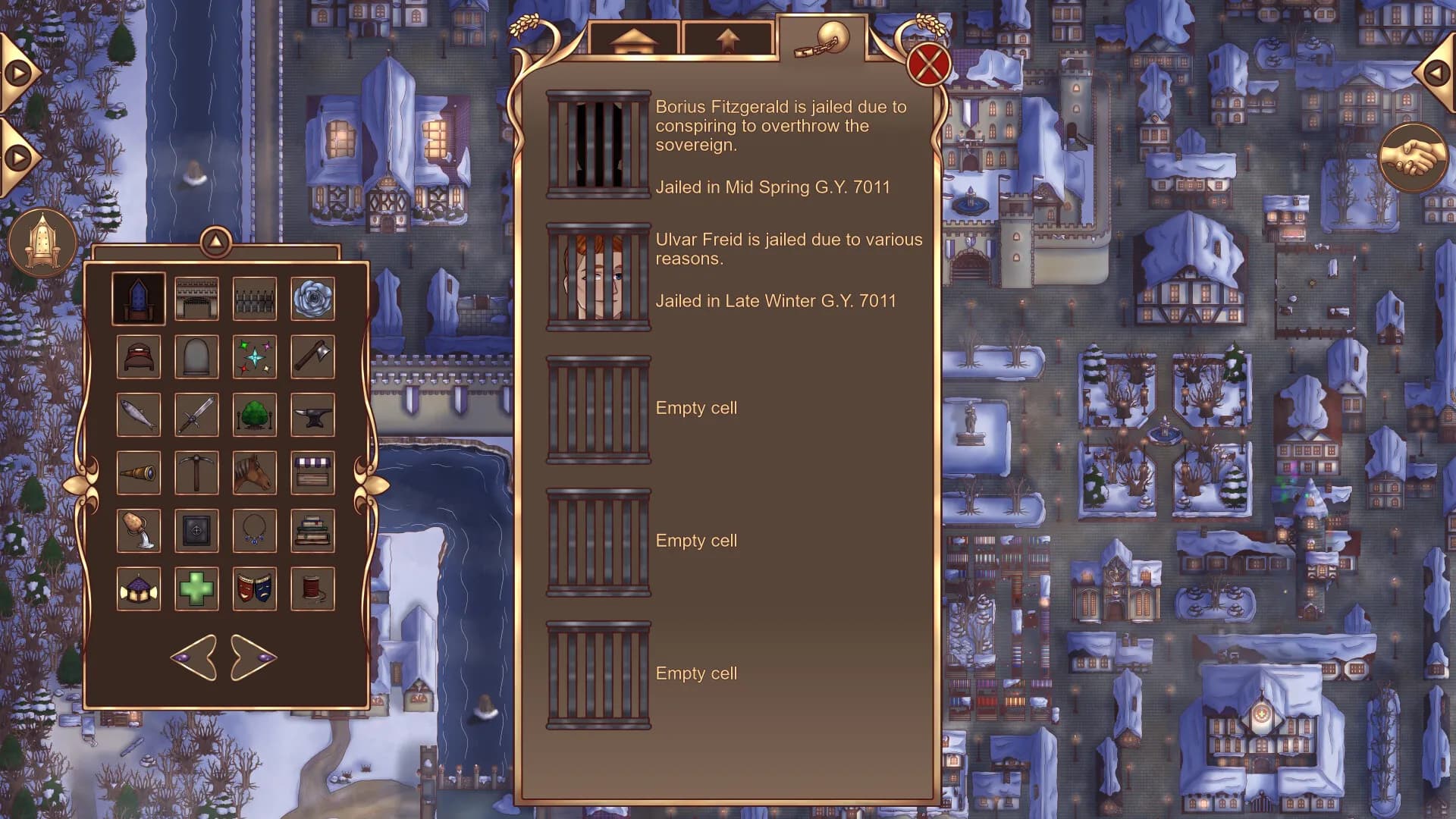Choose the theater masks icon

click(255, 588)
